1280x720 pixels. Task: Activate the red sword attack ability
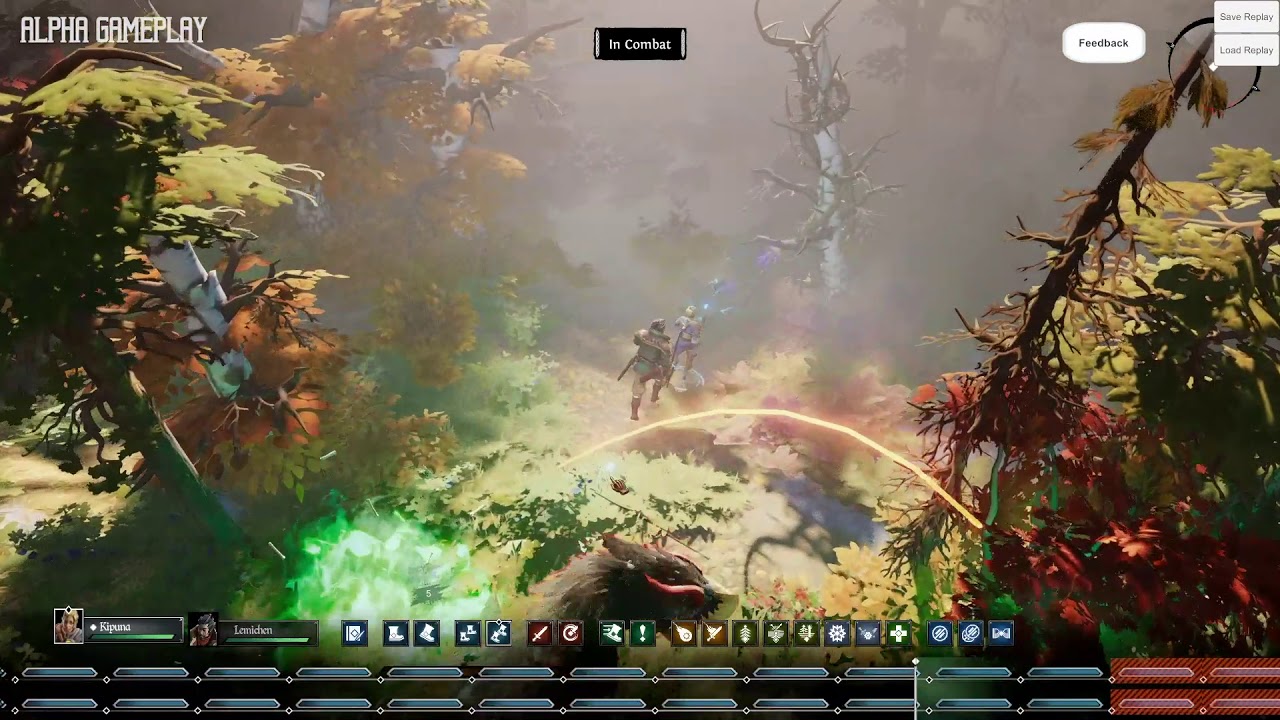(x=540, y=633)
